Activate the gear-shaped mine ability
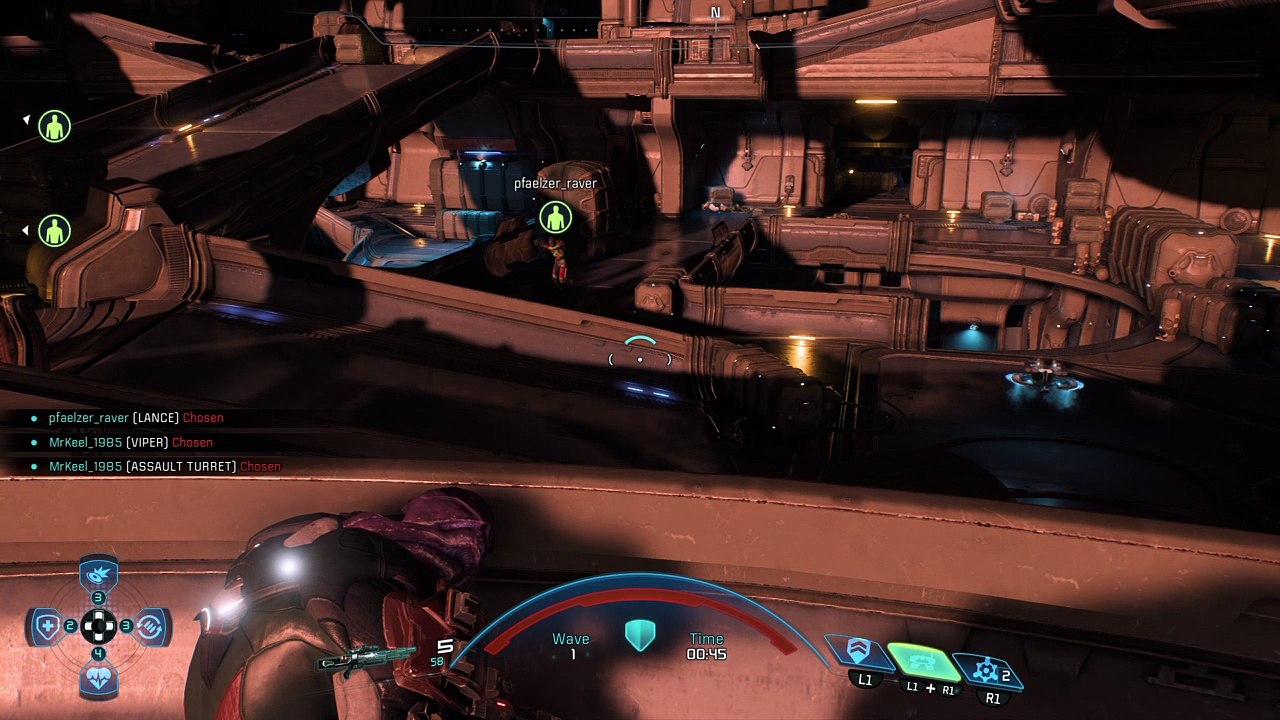The image size is (1280, 720). click(x=987, y=670)
